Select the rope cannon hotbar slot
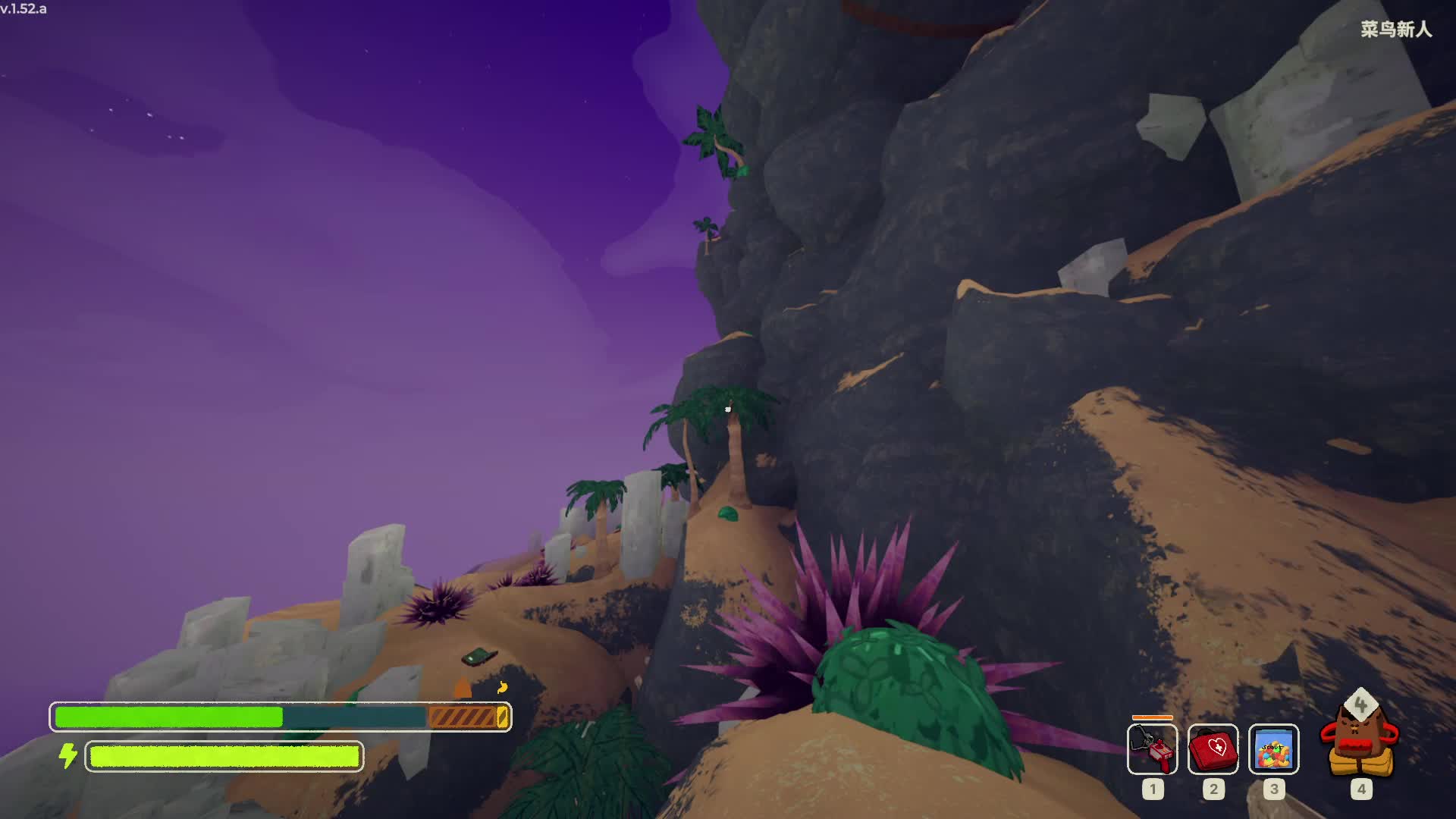Image resolution: width=1456 pixels, height=819 pixels. point(1152,749)
